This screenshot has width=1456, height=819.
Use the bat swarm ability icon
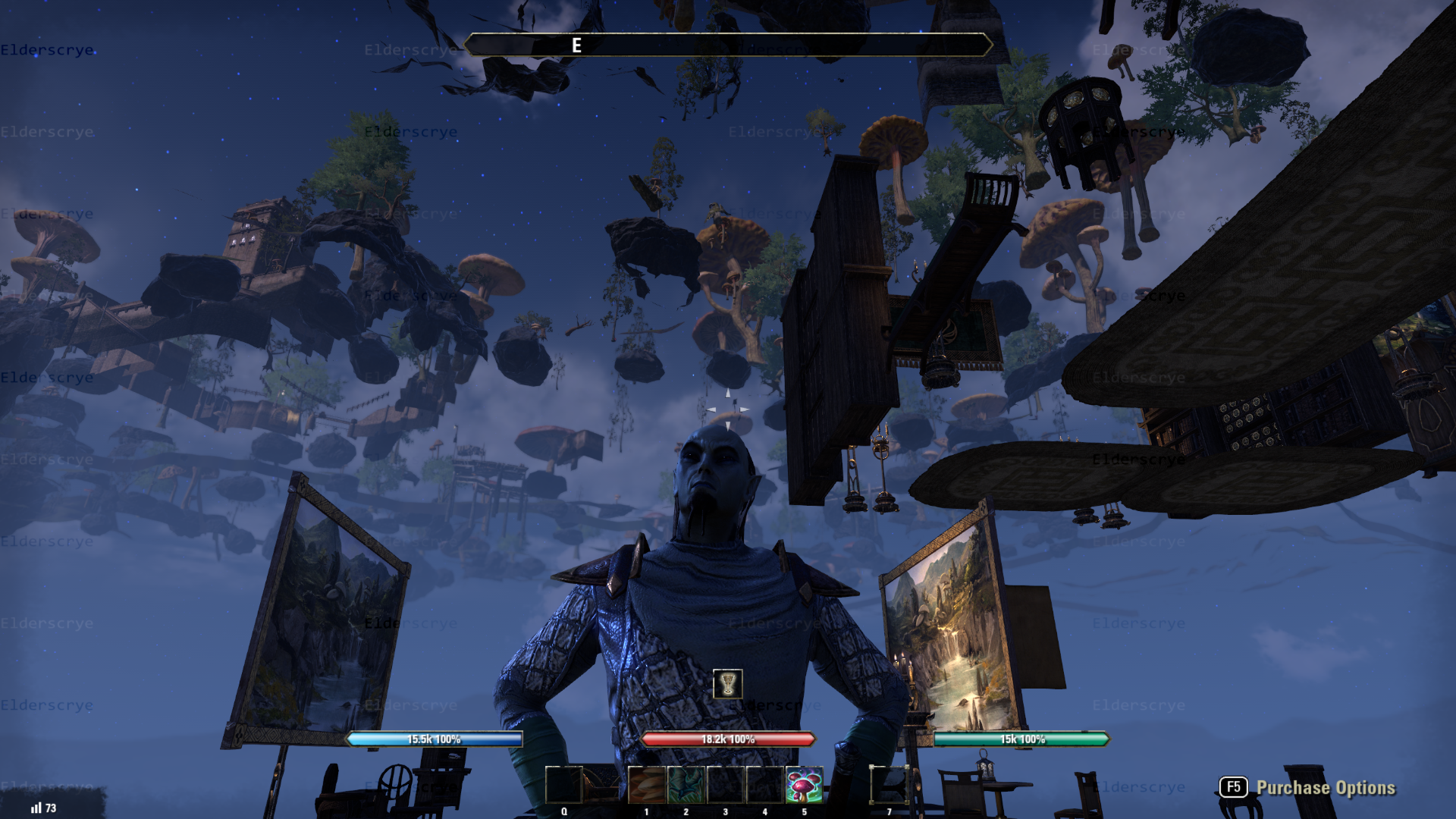[x=686, y=785]
